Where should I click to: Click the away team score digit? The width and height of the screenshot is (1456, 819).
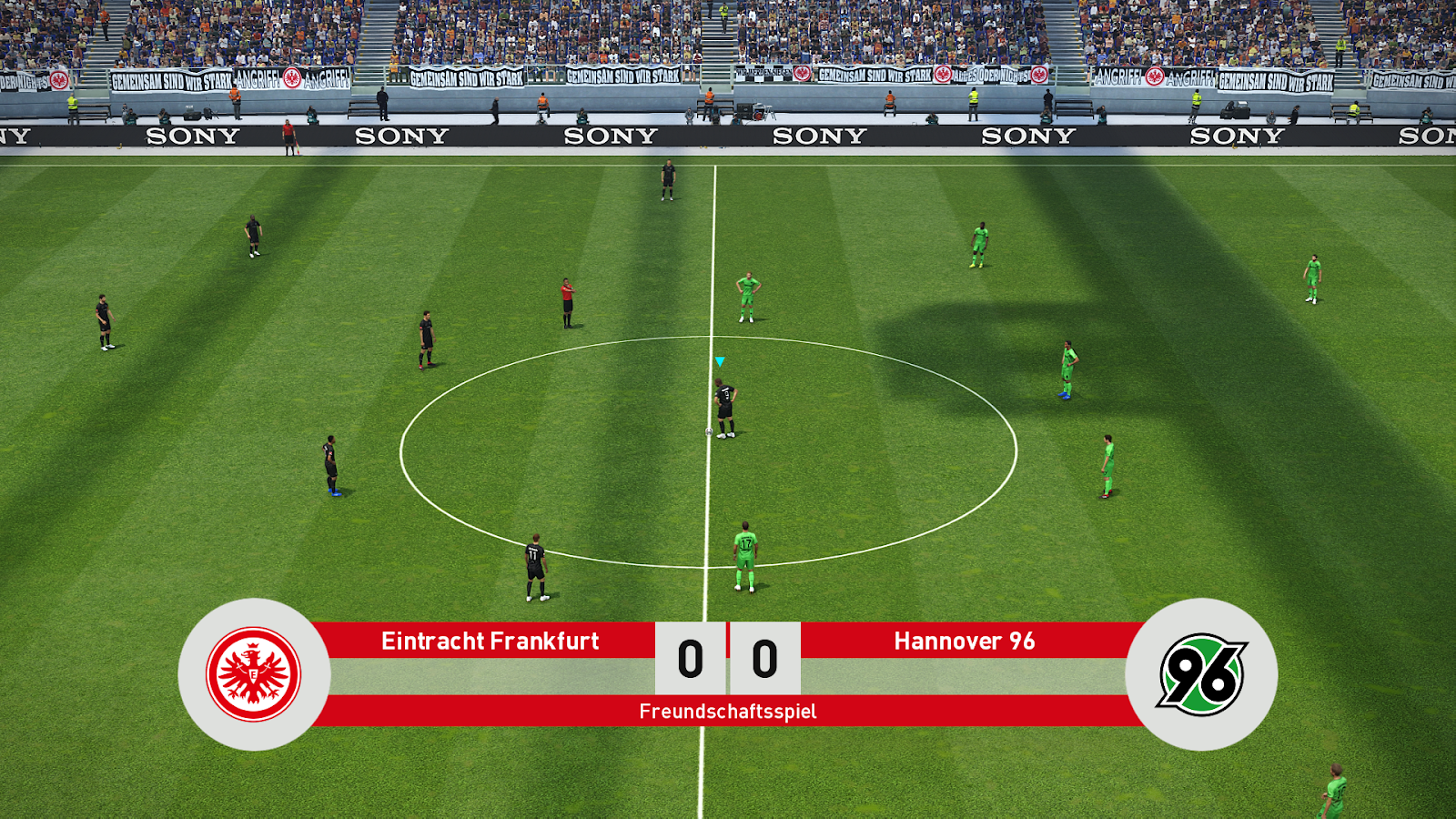763,660
